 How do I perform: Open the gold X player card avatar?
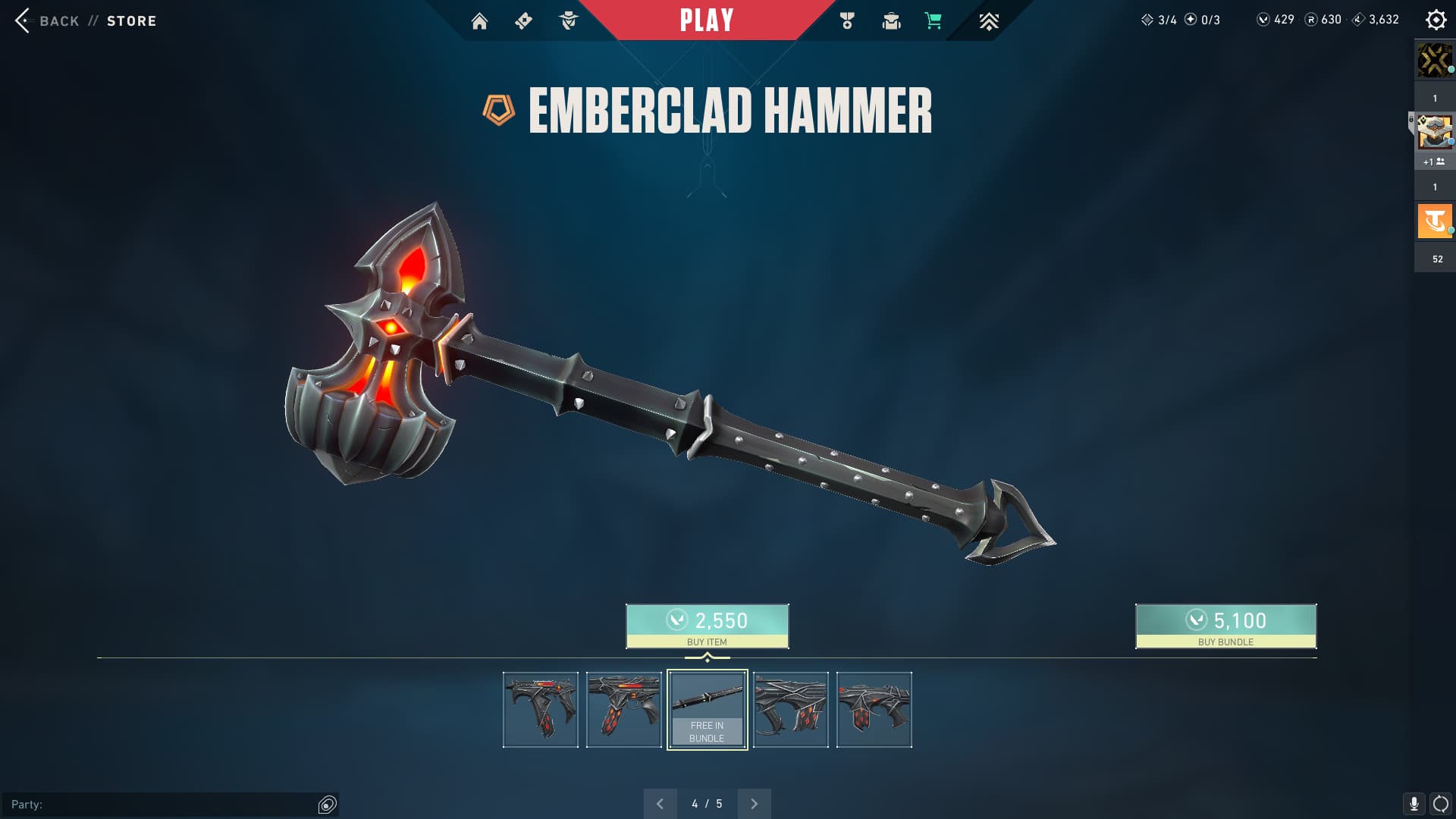(1435, 61)
